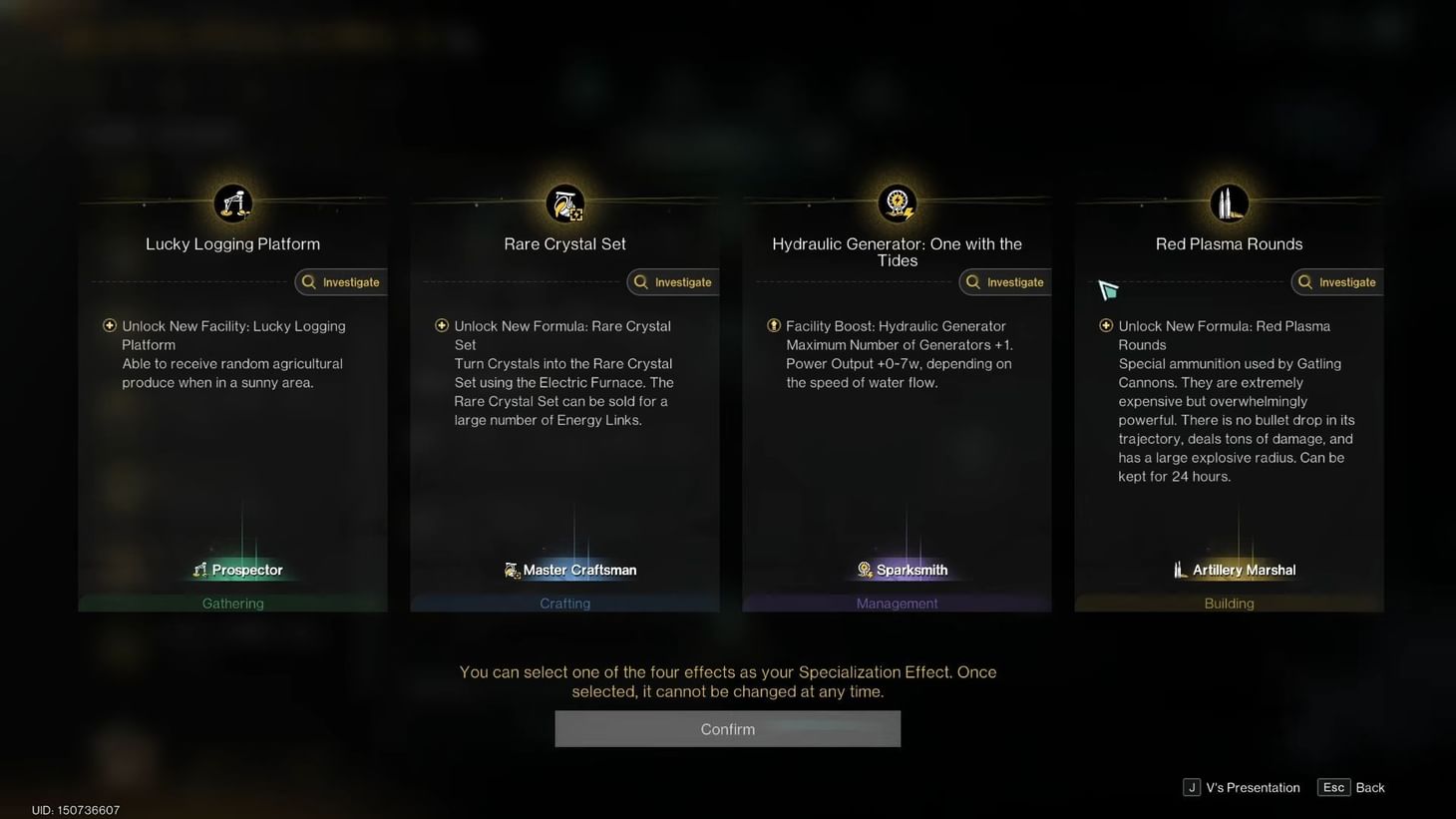Click the boost marker on Hydraulic Generator card
The width and height of the screenshot is (1456, 819).
point(774,325)
